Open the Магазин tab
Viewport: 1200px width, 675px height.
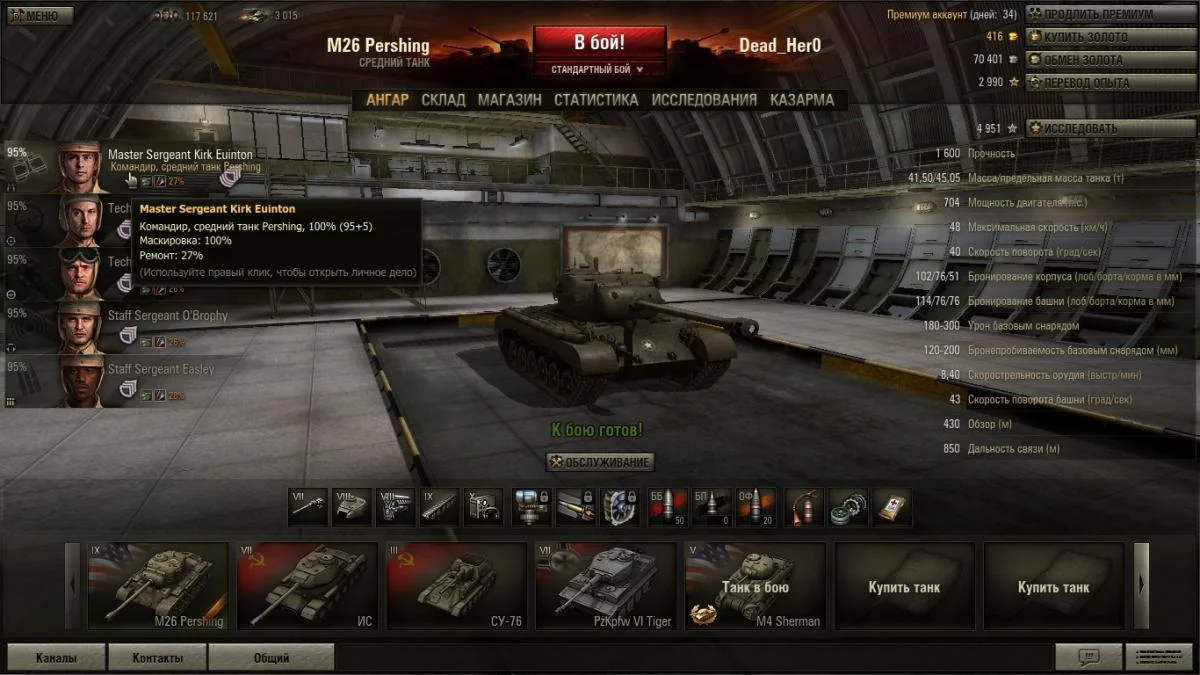(x=509, y=100)
